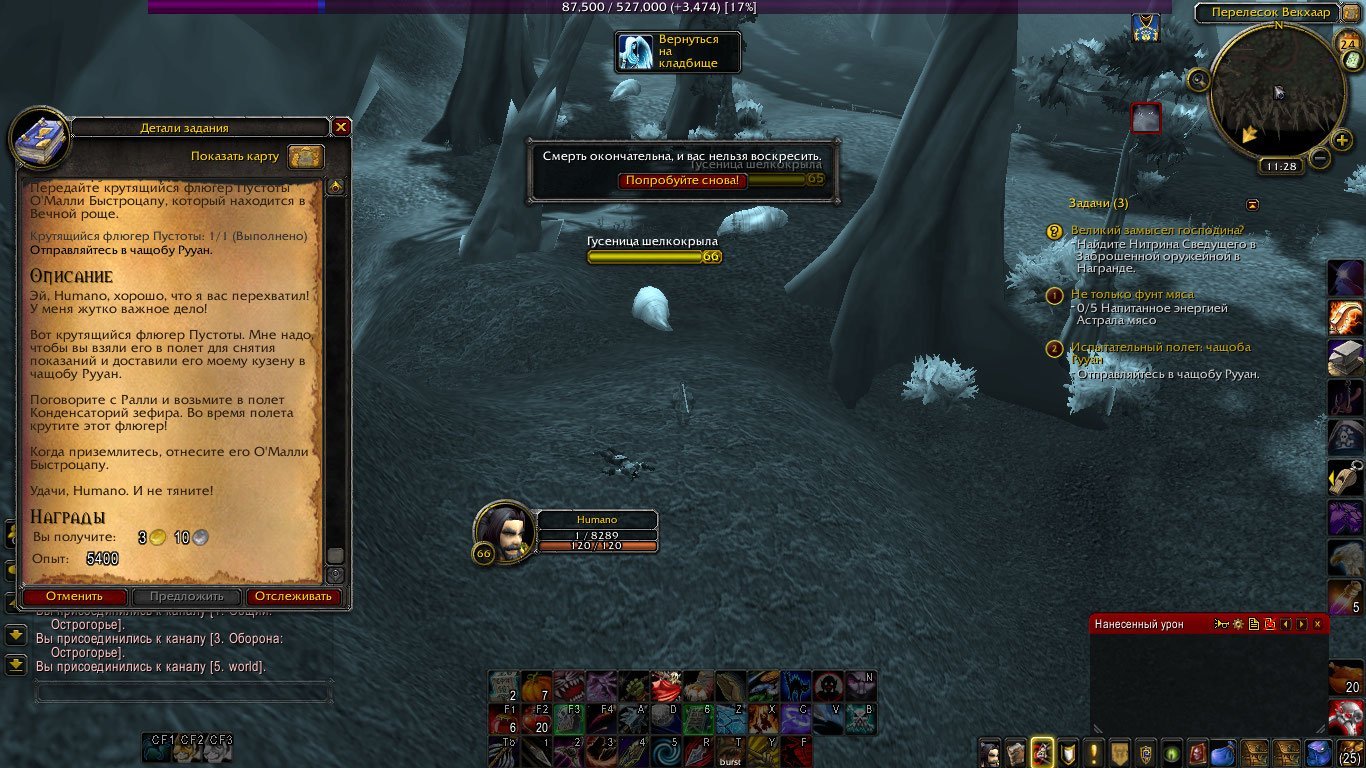Click the Отменить button to abandon quest
Screen dimensions: 1366x768
click(x=74, y=596)
